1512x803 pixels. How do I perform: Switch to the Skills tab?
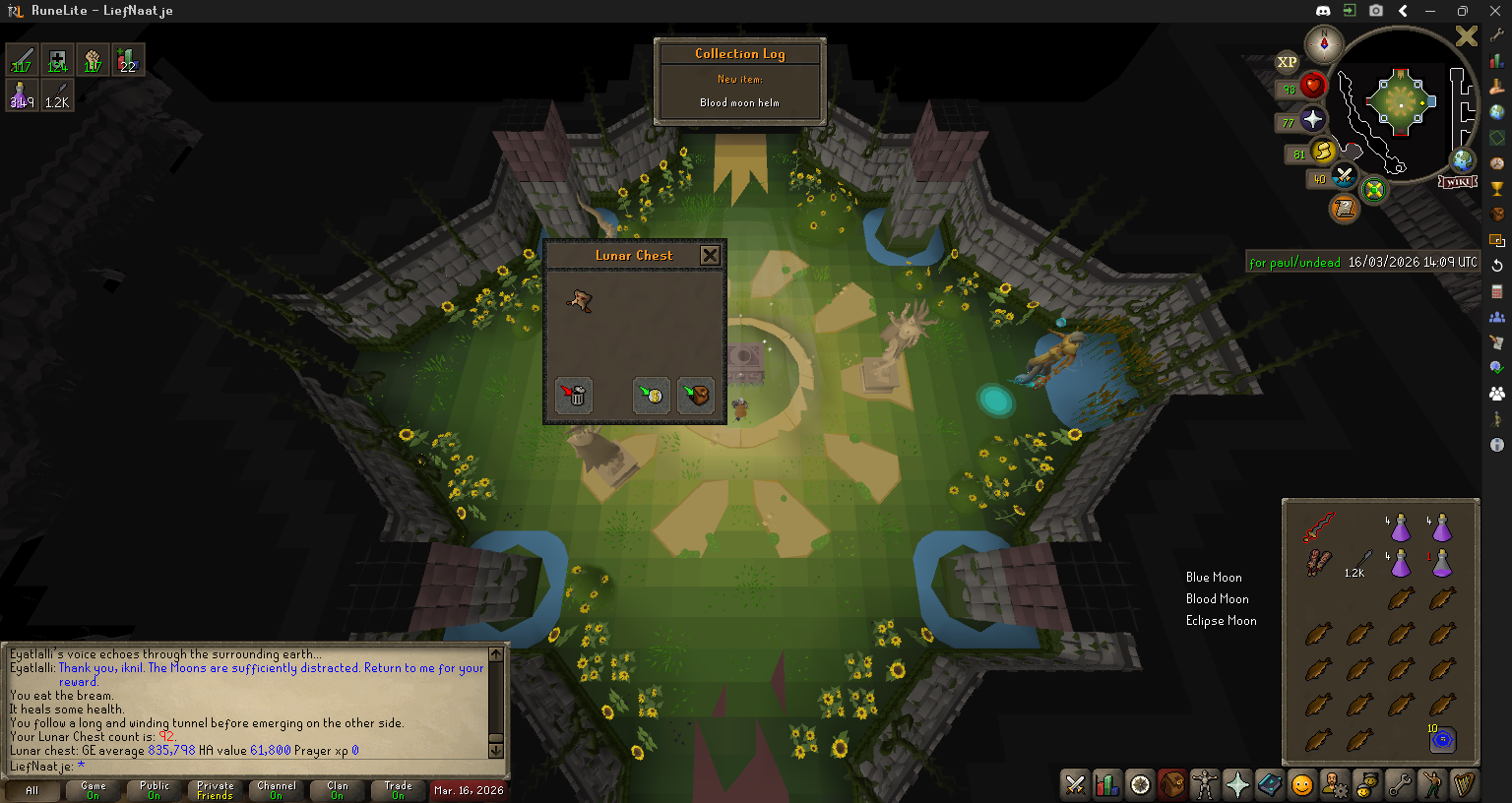click(1107, 784)
